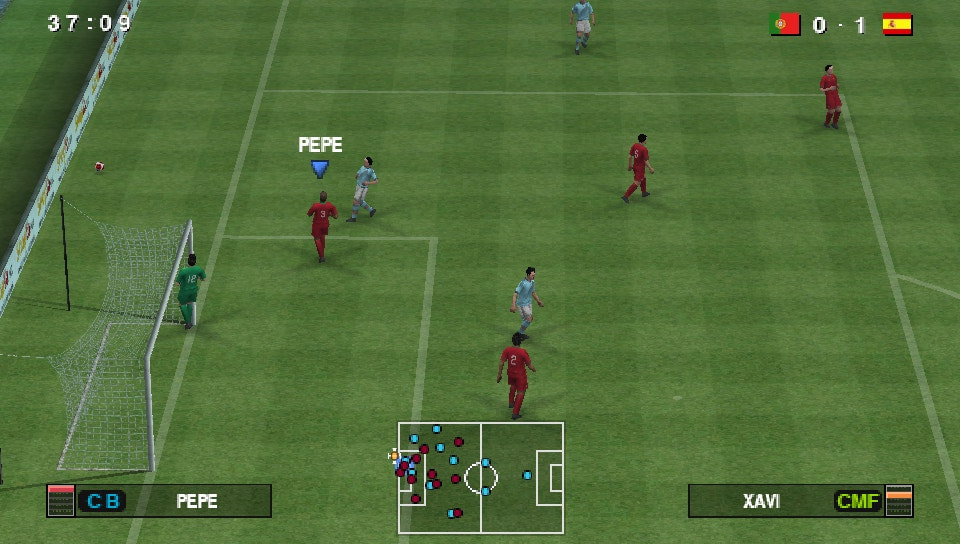
Task: Click the blue cursor marker above Pepe
Action: 319,169
